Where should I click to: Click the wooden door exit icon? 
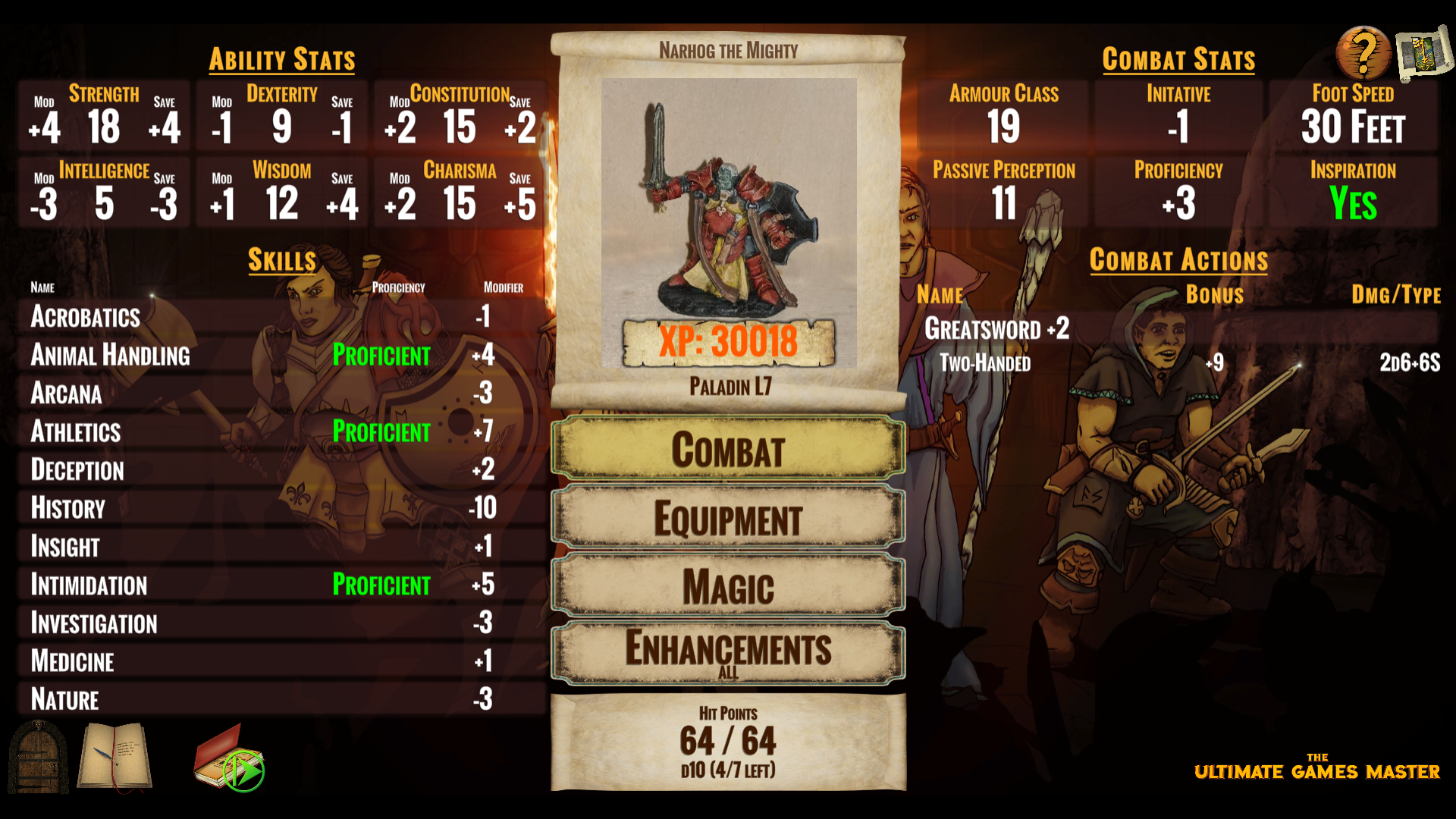pyautogui.click(x=38, y=757)
